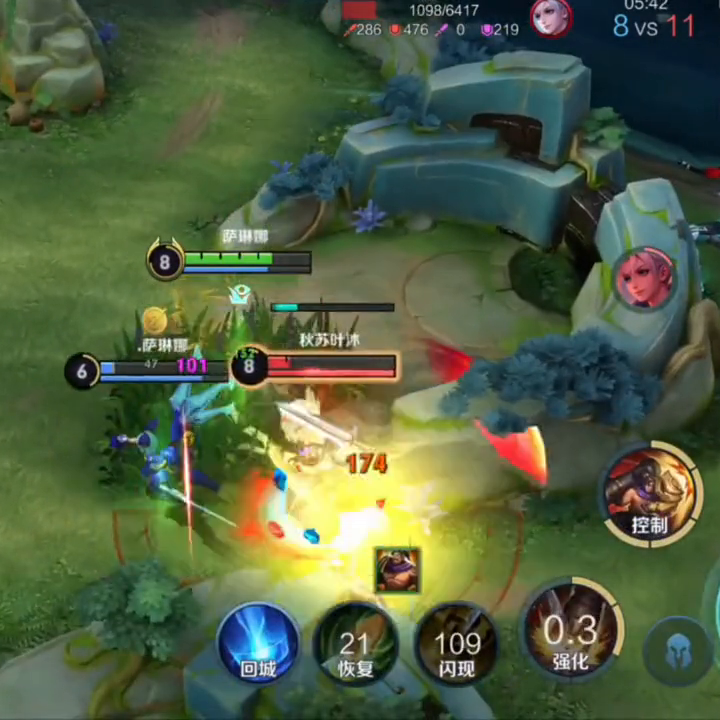
Task: Use the 恢复 restore ability
Action: pos(355,645)
